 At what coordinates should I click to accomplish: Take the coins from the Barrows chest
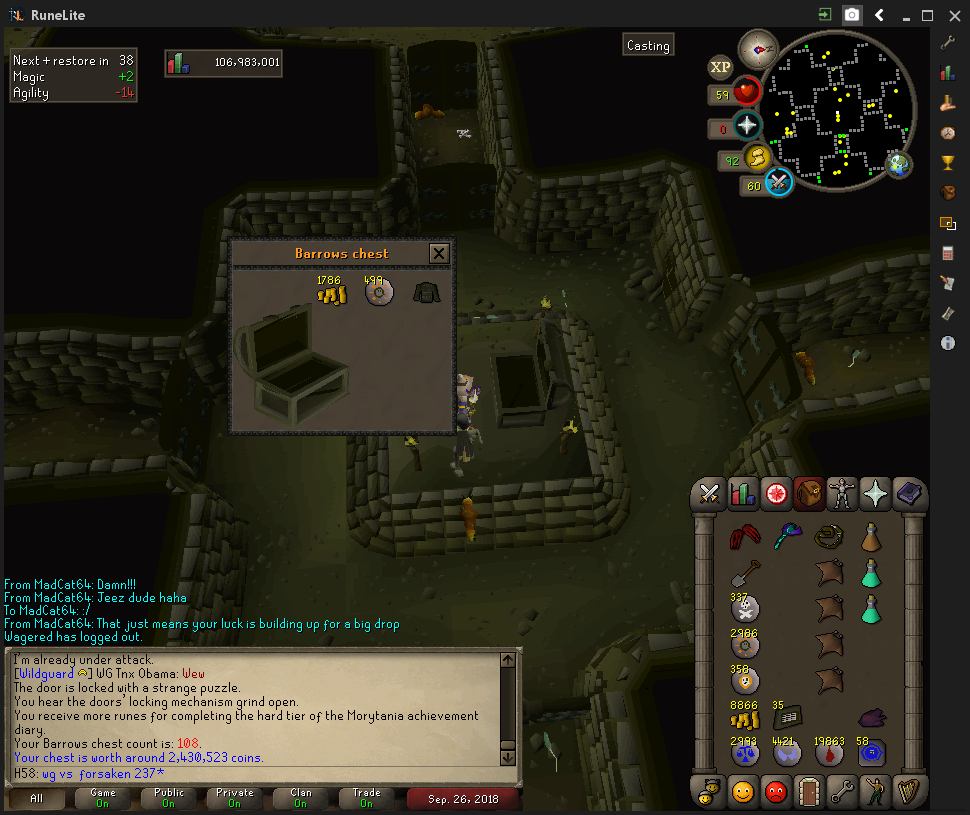tap(331, 294)
